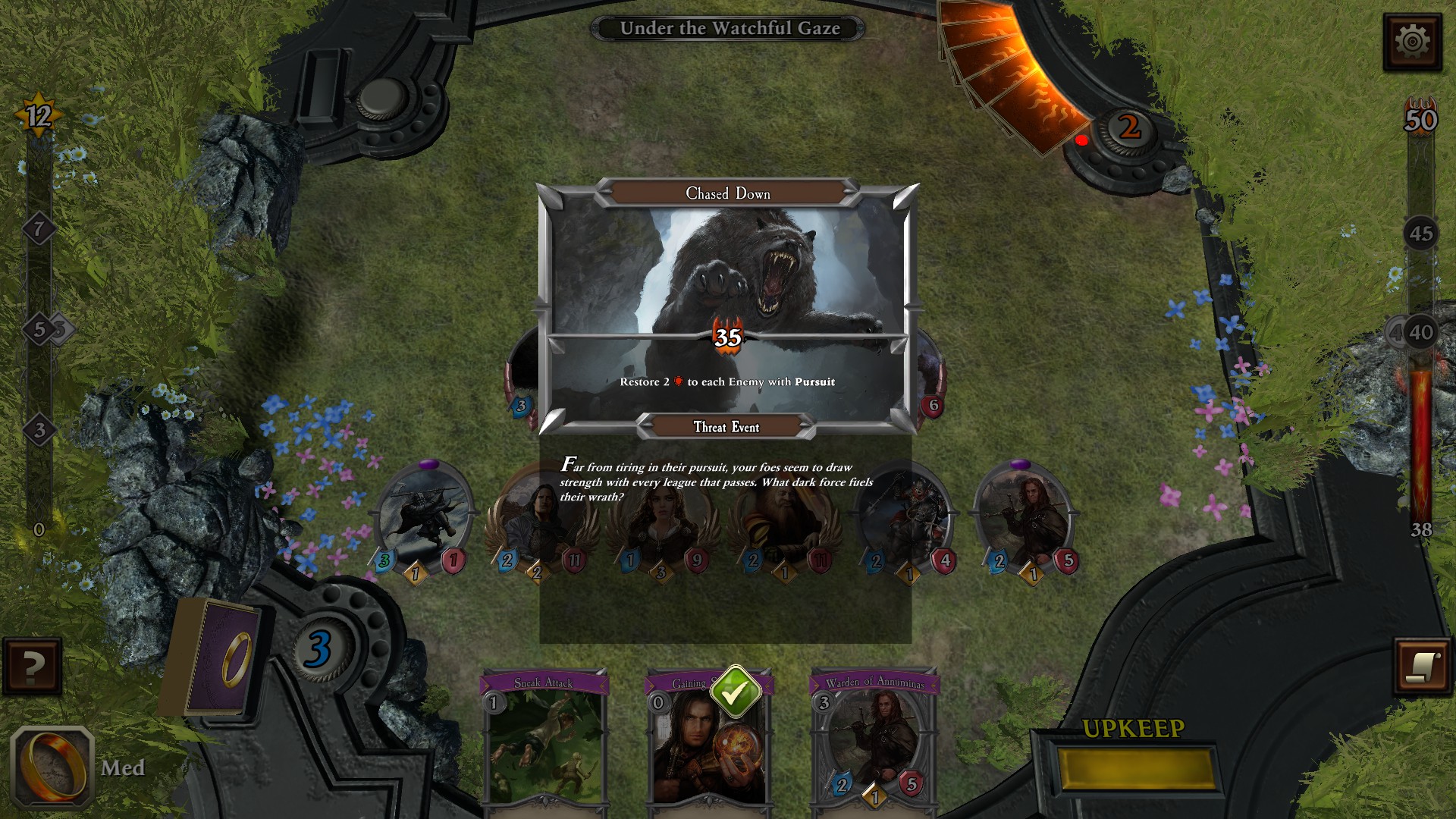Click the Under the Watchful Gaze title banner
The height and width of the screenshot is (819, 1456).
click(x=730, y=28)
